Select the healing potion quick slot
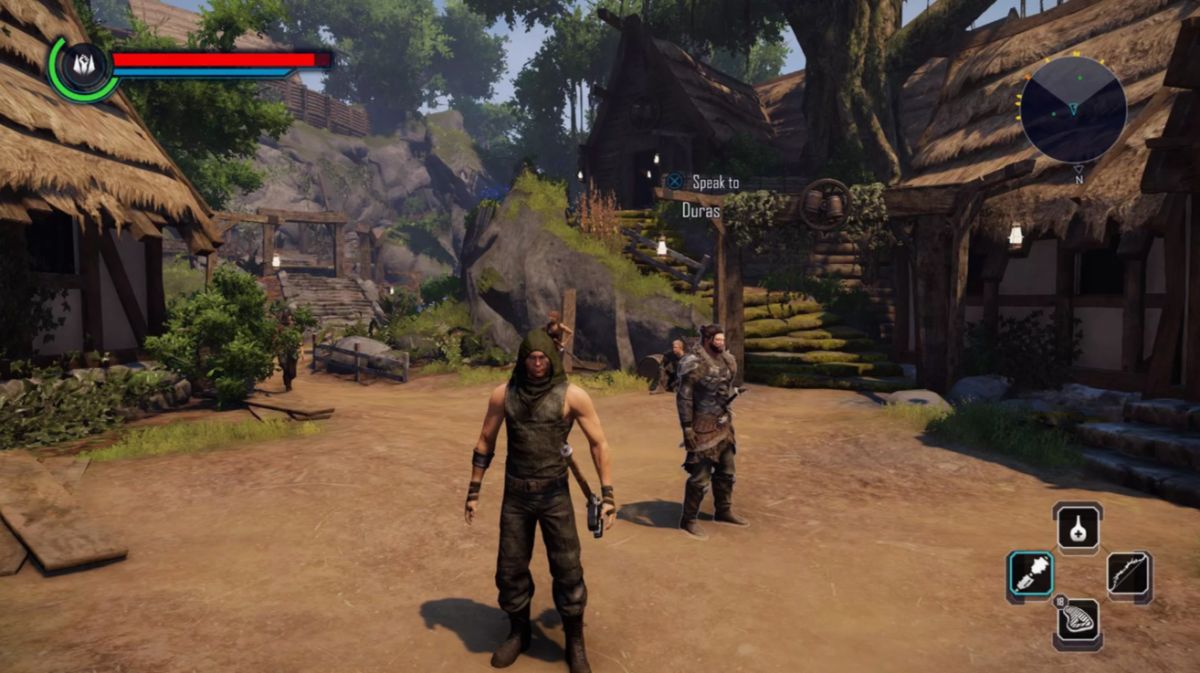The height and width of the screenshot is (673, 1200). click(x=1077, y=527)
